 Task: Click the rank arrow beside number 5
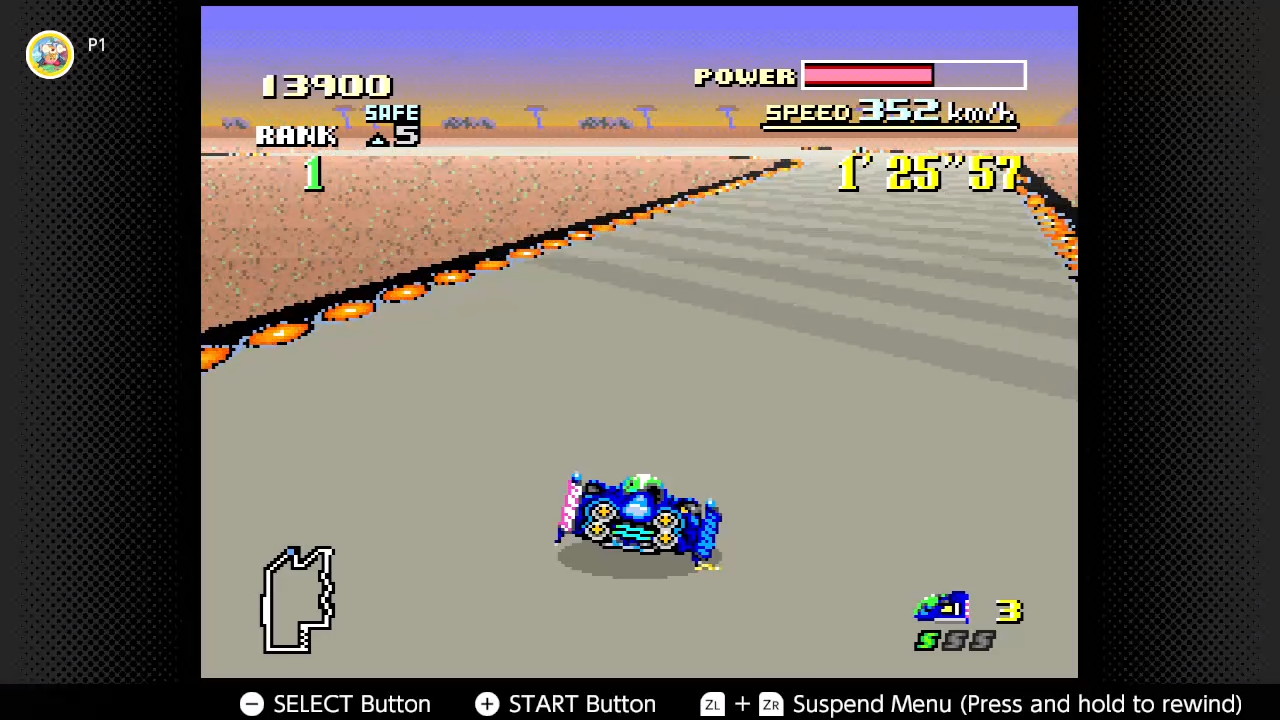click(378, 138)
